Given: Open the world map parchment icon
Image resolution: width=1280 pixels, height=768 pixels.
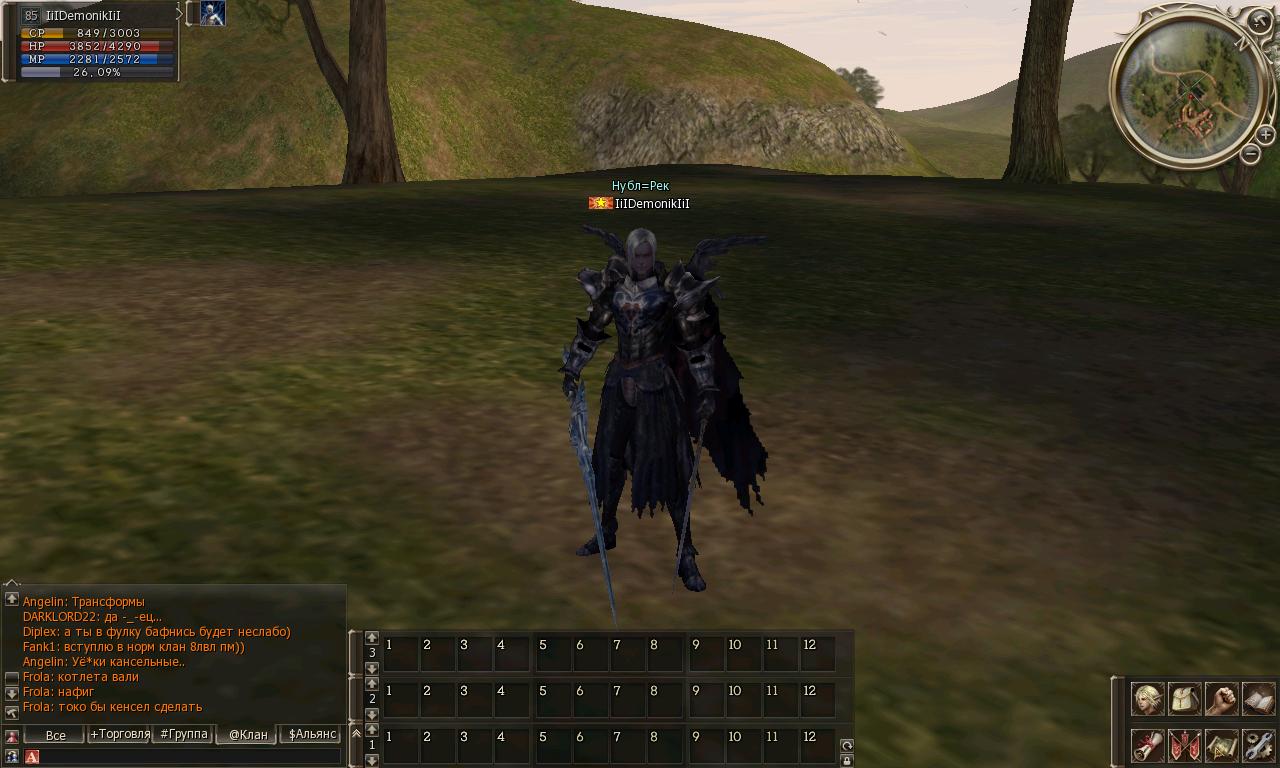Looking at the screenshot, I should (1221, 745).
